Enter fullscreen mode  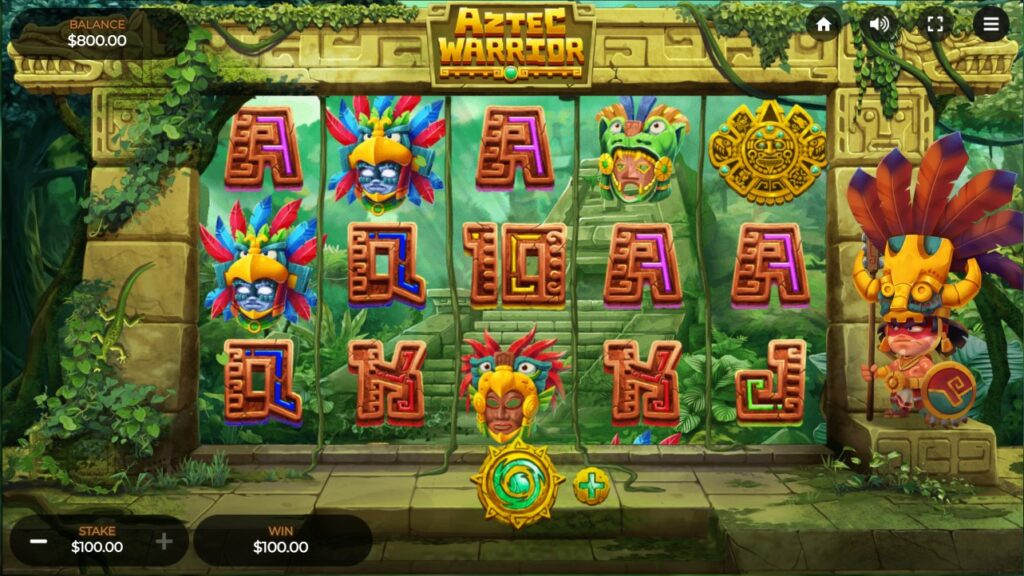click(935, 25)
